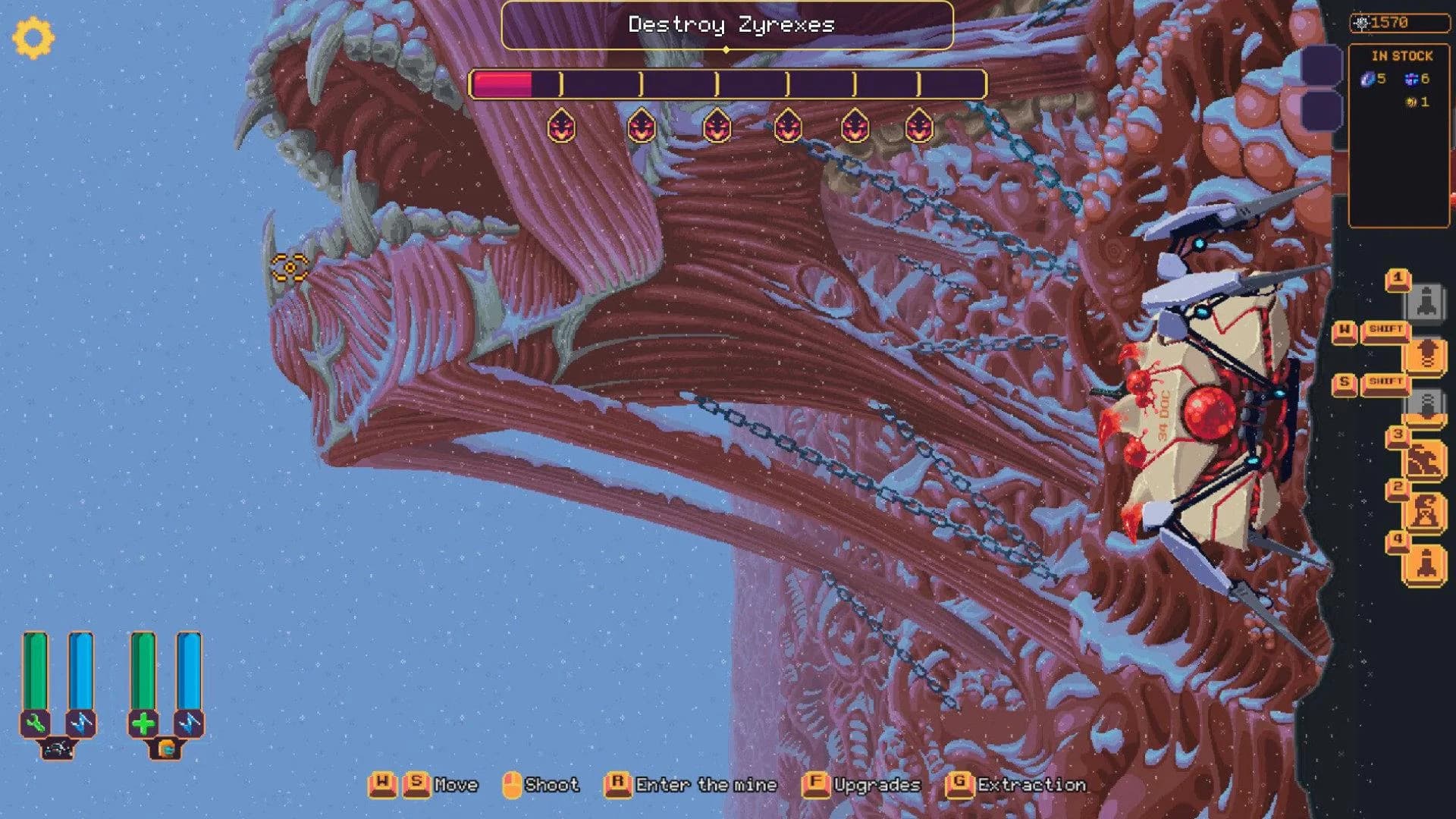This screenshot has width=1456, height=819.
Task: Open the settings gear menu
Action: tap(33, 36)
